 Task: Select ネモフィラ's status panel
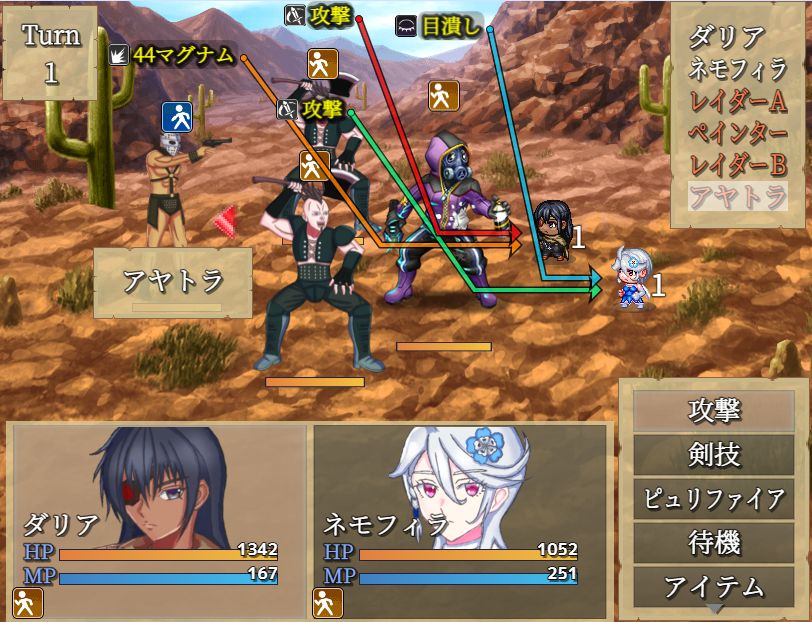(x=460, y=521)
